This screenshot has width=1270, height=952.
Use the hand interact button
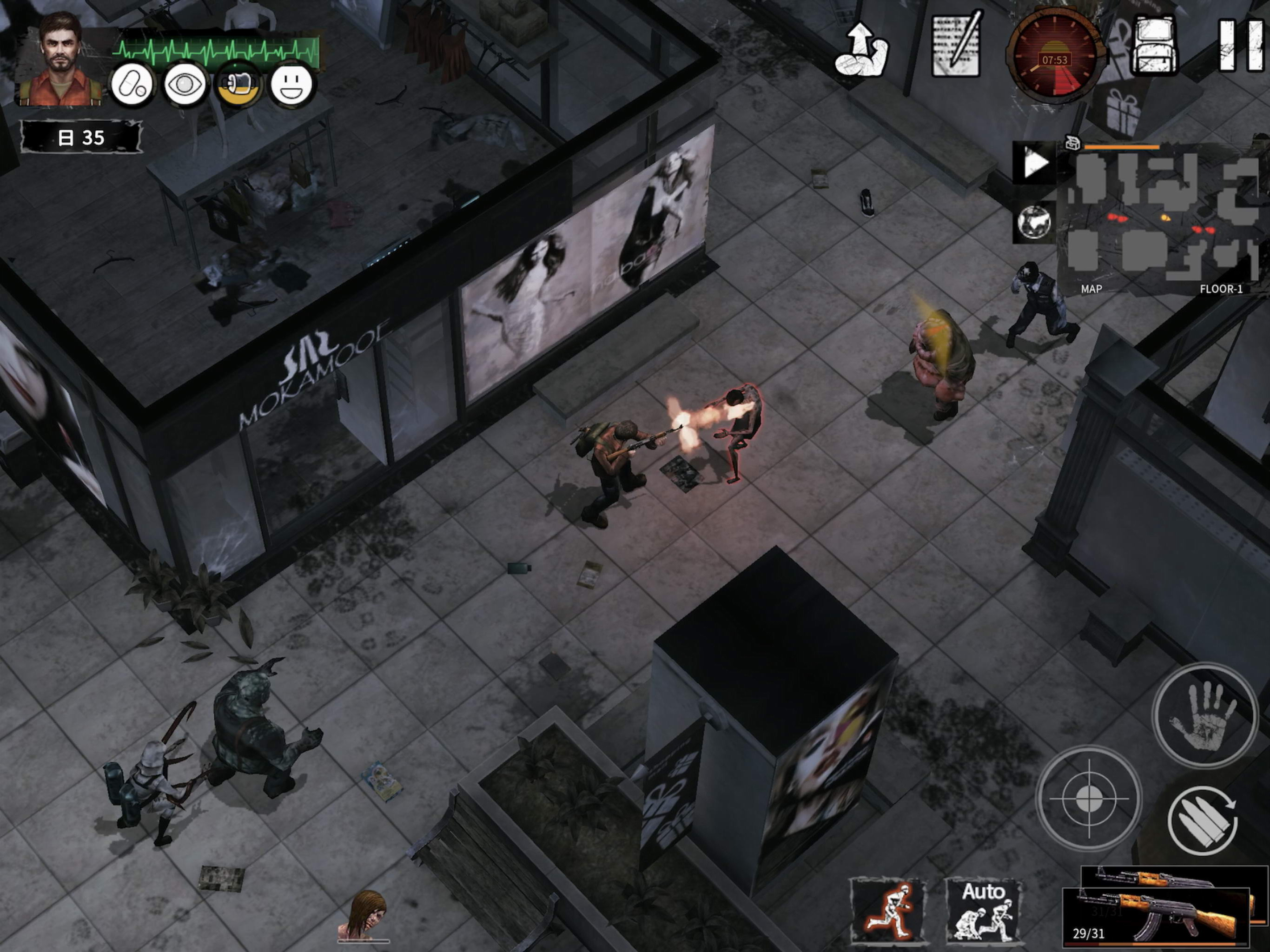(x=1204, y=716)
